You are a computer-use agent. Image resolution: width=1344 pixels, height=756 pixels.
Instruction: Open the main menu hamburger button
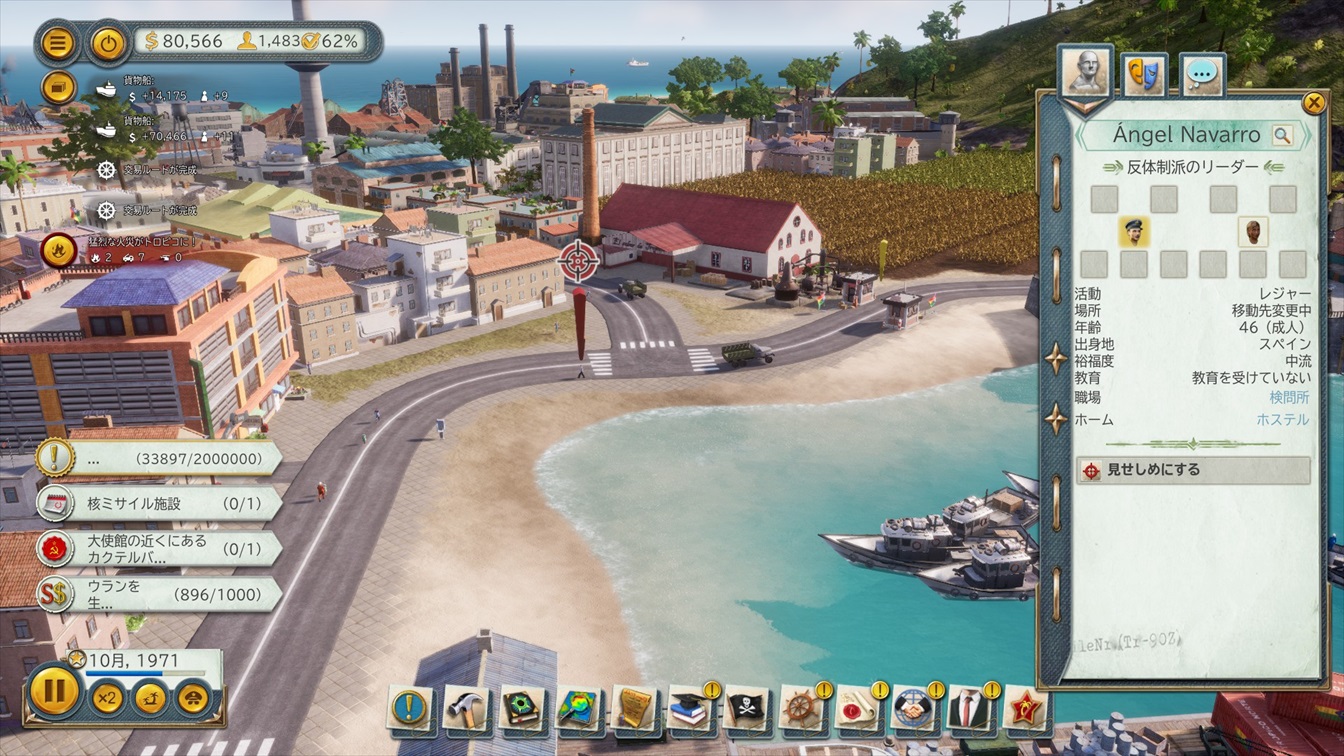[x=59, y=43]
